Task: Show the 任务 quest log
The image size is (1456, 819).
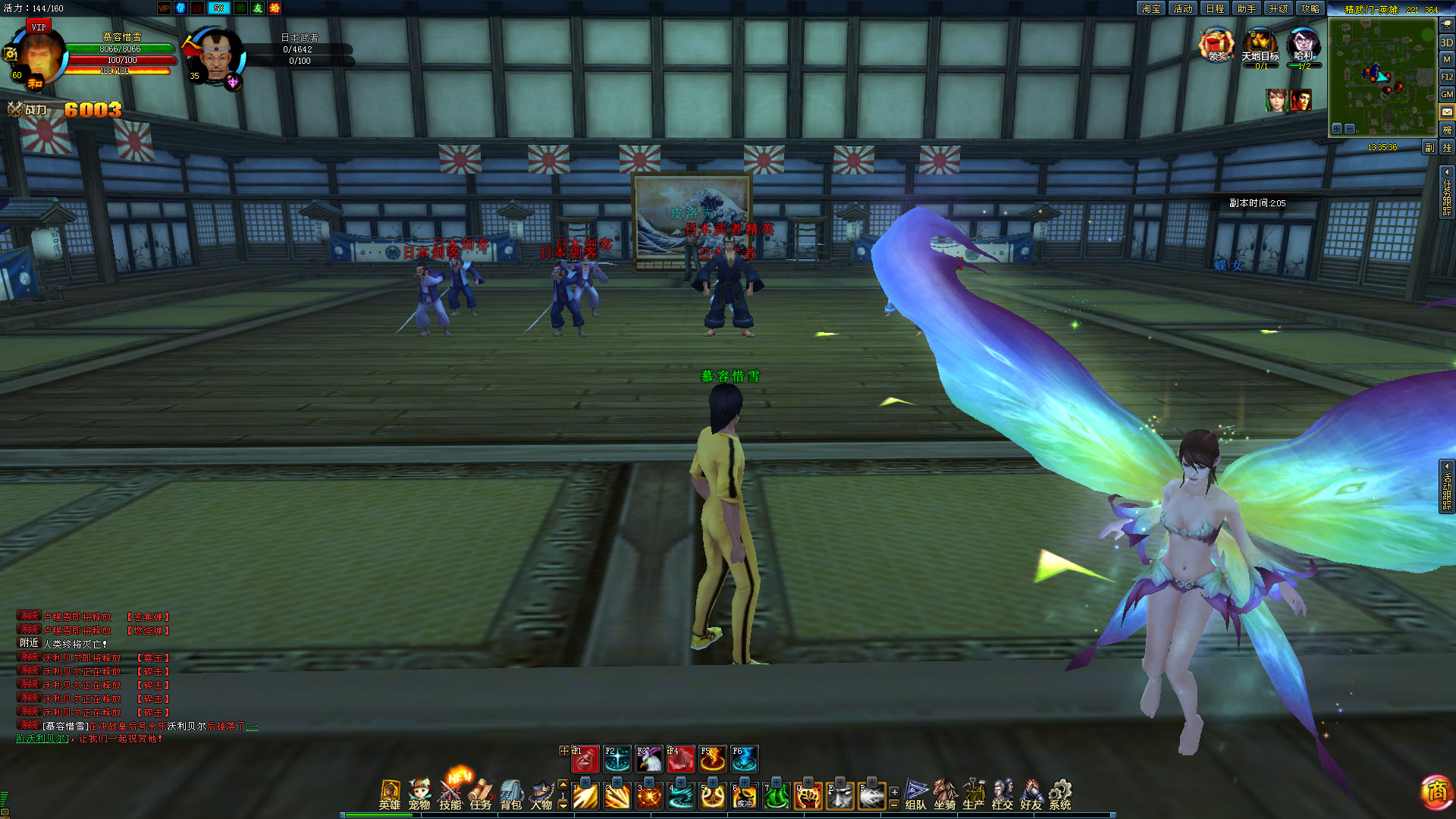Action: coord(481,794)
